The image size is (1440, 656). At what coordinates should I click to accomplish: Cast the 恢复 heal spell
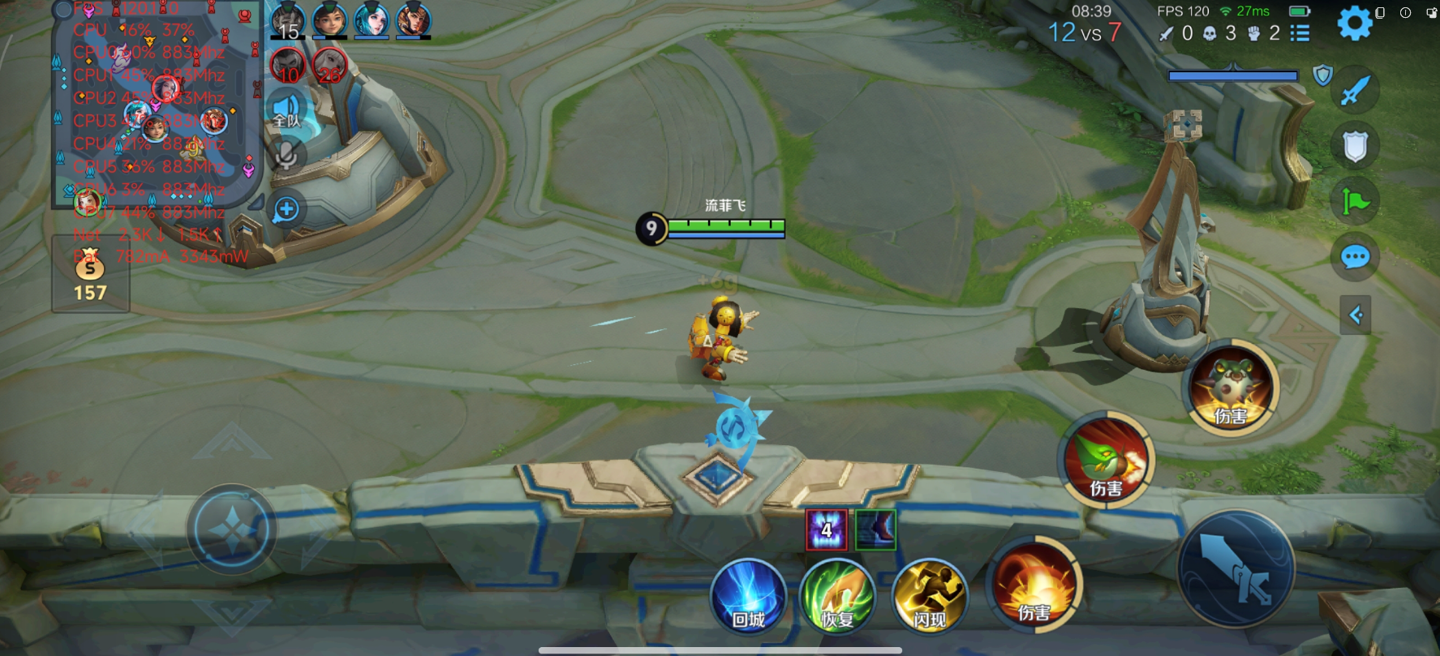(x=838, y=596)
